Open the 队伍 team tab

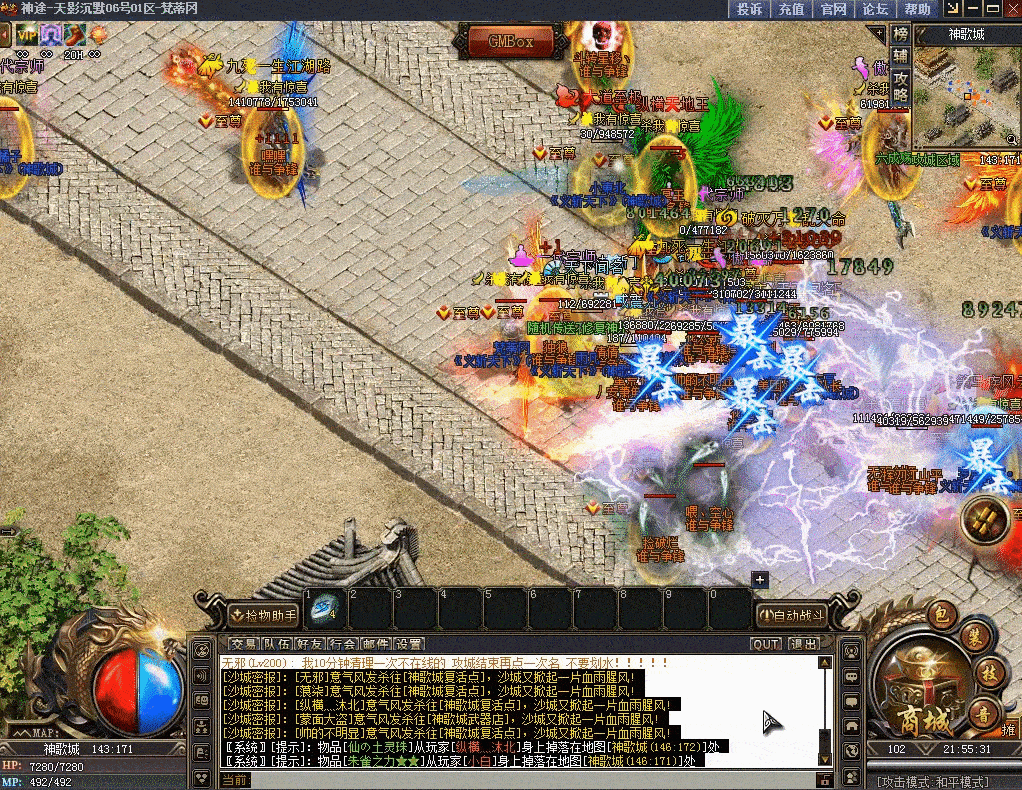[x=277, y=644]
